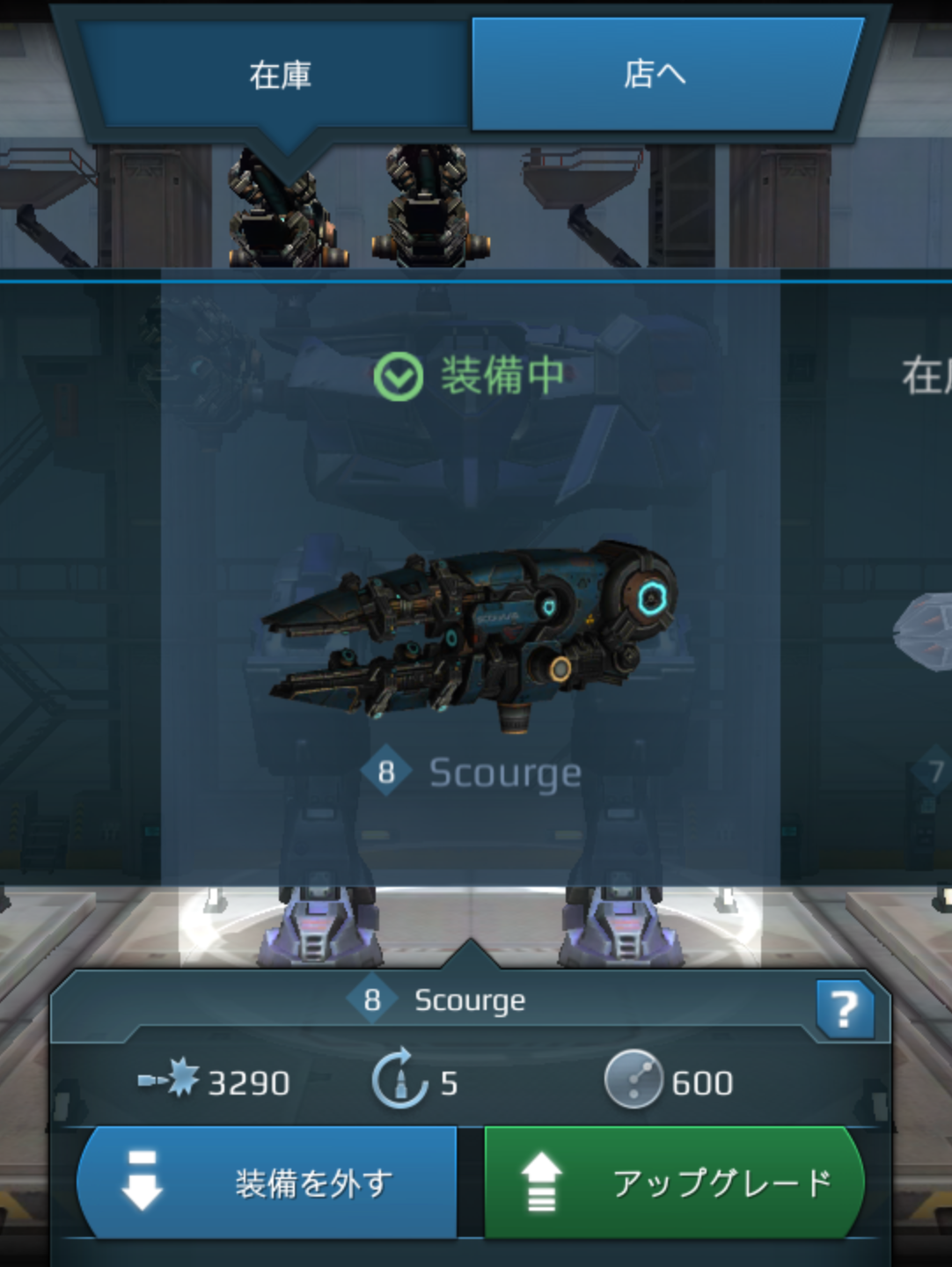The height and width of the screenshot is (1267, 952).
Task: Open the 店へ store tab
Action: [655, 76]
